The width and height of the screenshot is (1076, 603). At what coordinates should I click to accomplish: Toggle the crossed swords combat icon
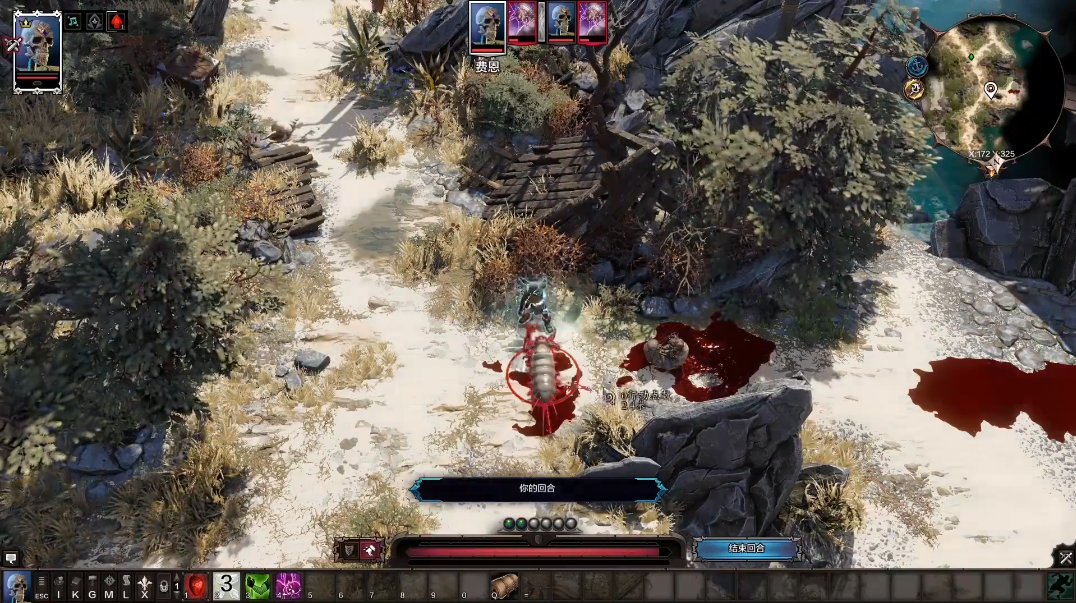coord(1064,558)
